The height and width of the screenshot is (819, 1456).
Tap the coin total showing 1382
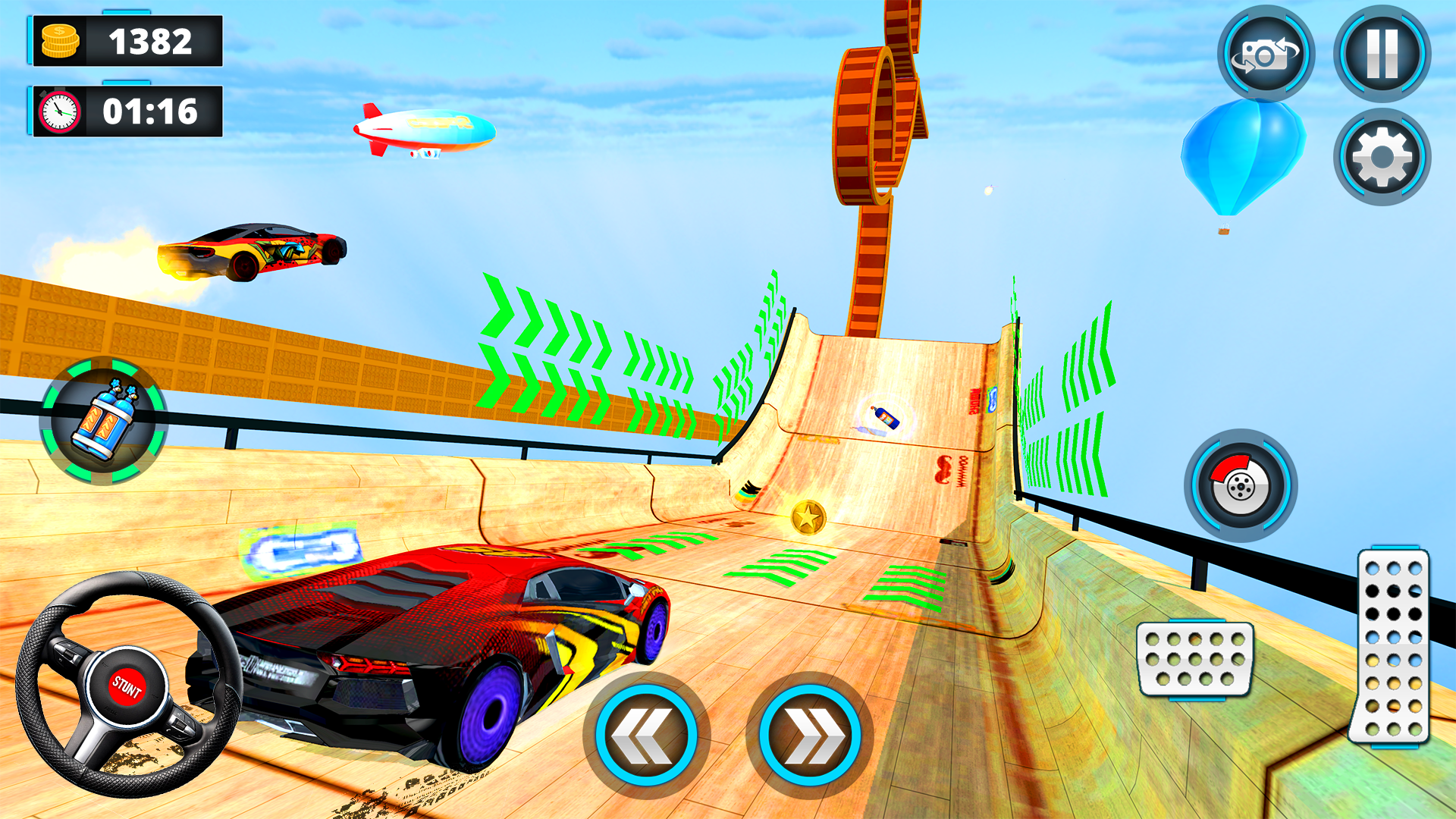coord(151,39)
